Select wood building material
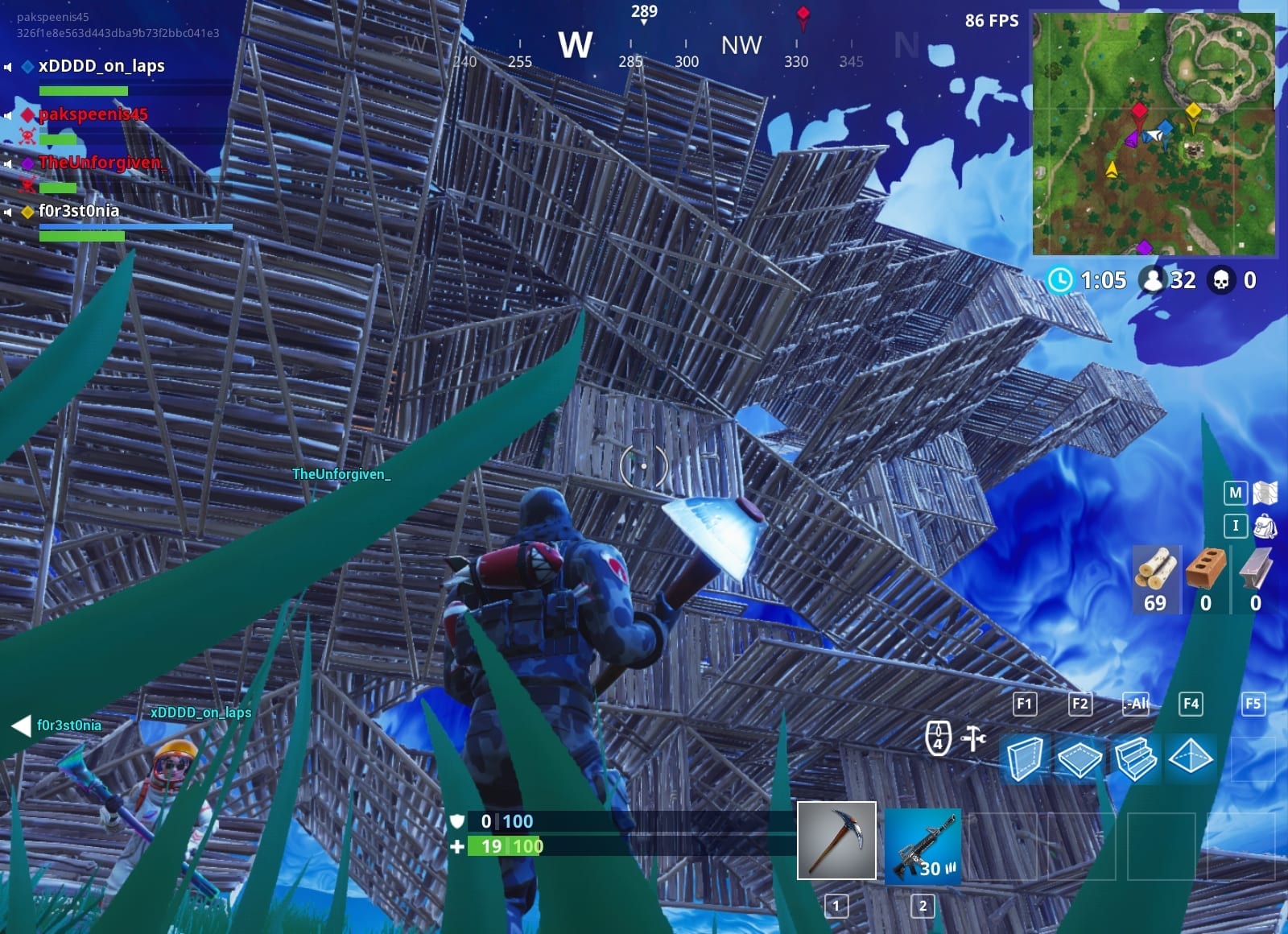This screenshot has height=934, width=1288. (1155, 578)
